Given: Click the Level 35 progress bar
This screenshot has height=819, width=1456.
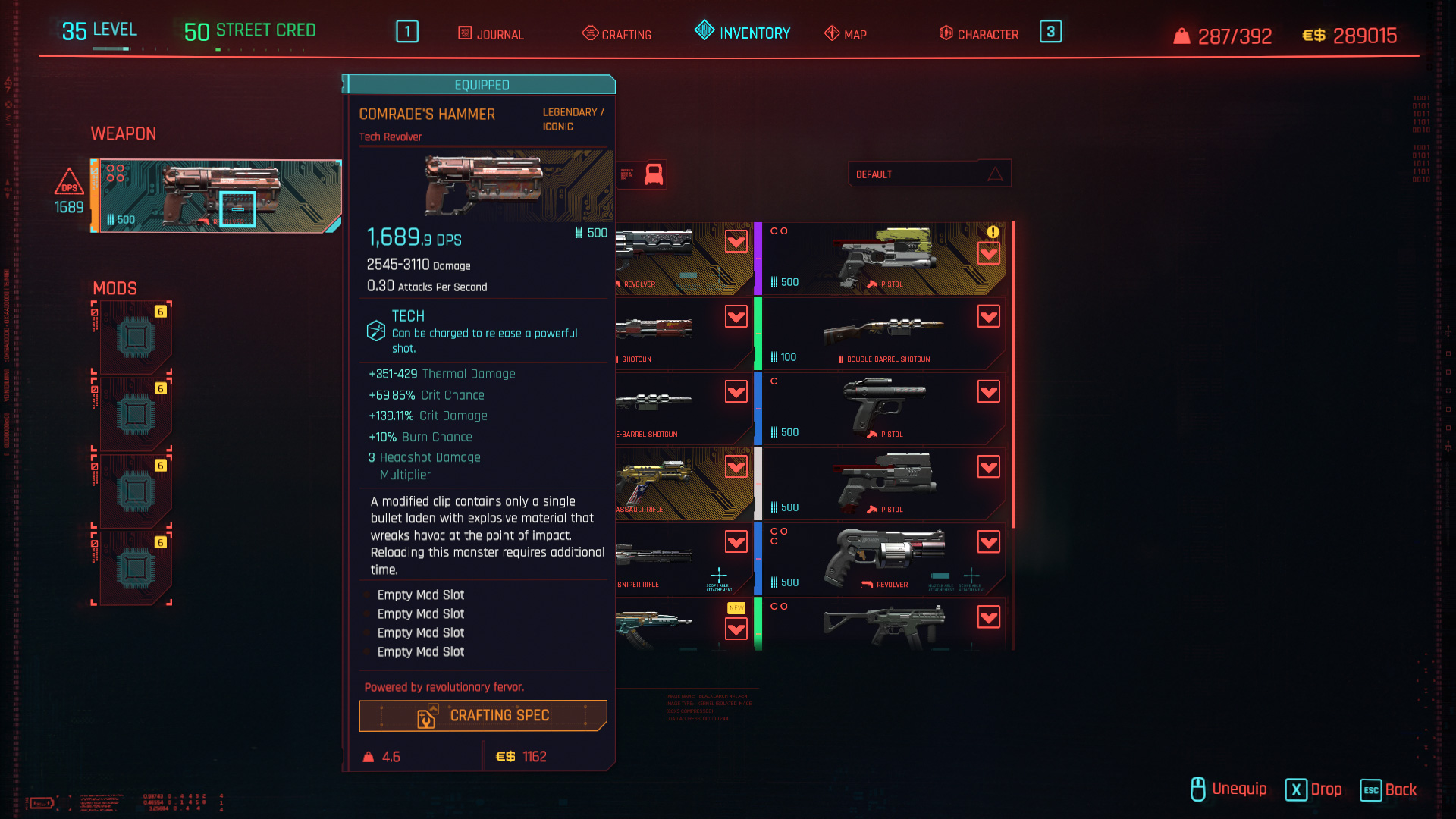Looking at the screenshot, I should click(x=112, y=47).
